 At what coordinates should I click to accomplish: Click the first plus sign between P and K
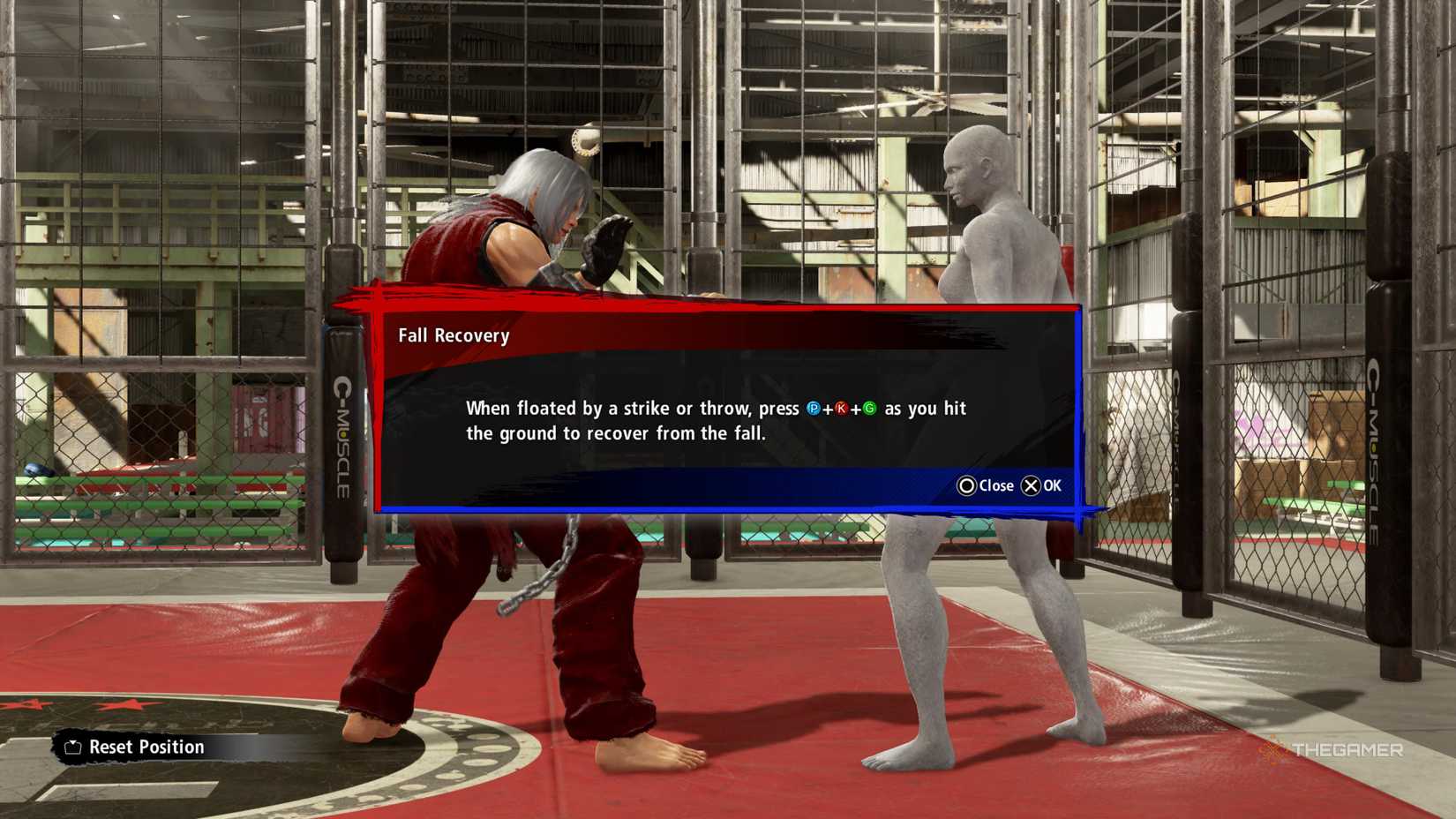829,409
